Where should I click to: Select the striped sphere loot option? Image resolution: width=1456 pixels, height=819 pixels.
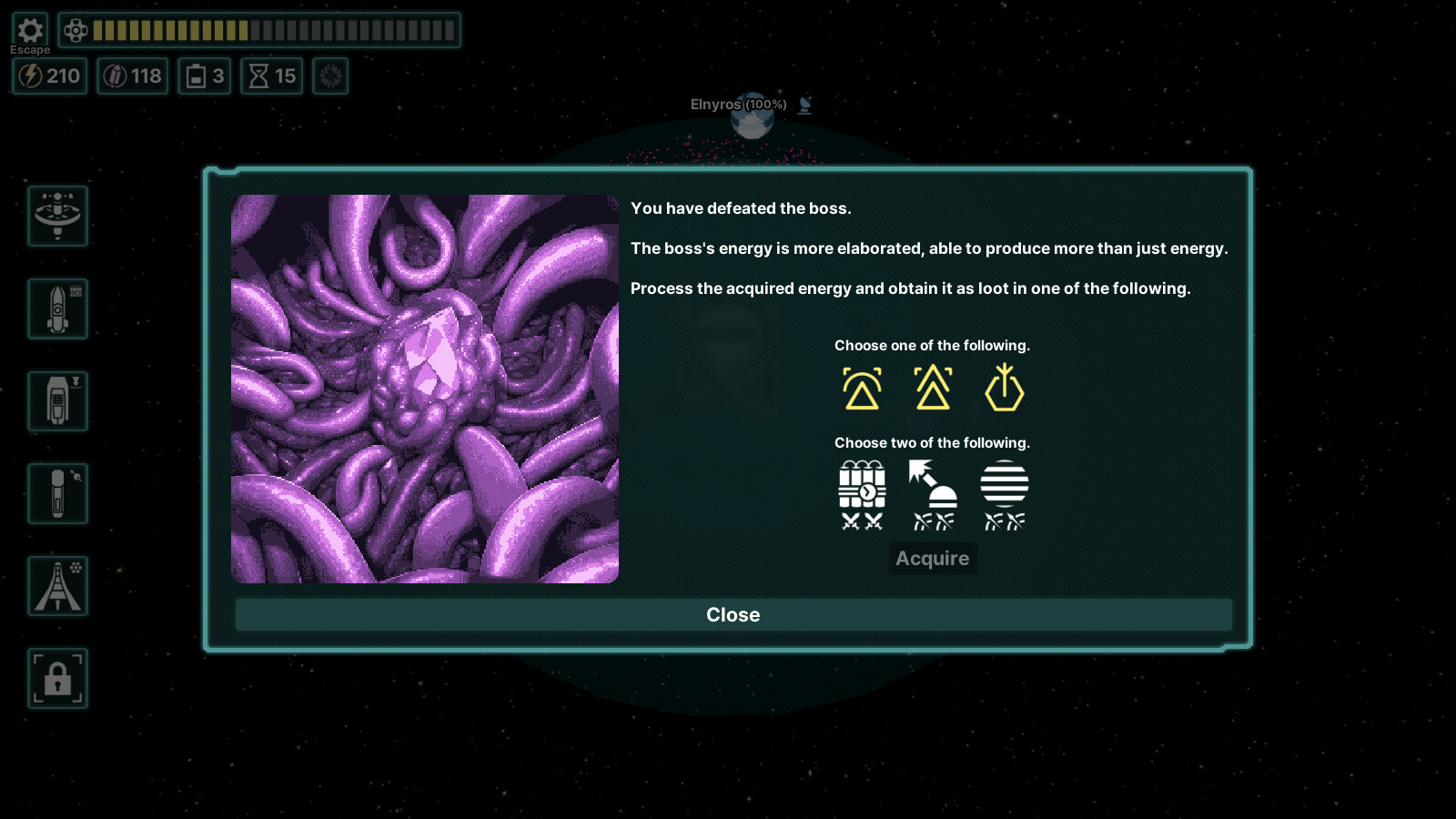[x=1005, y=494]
